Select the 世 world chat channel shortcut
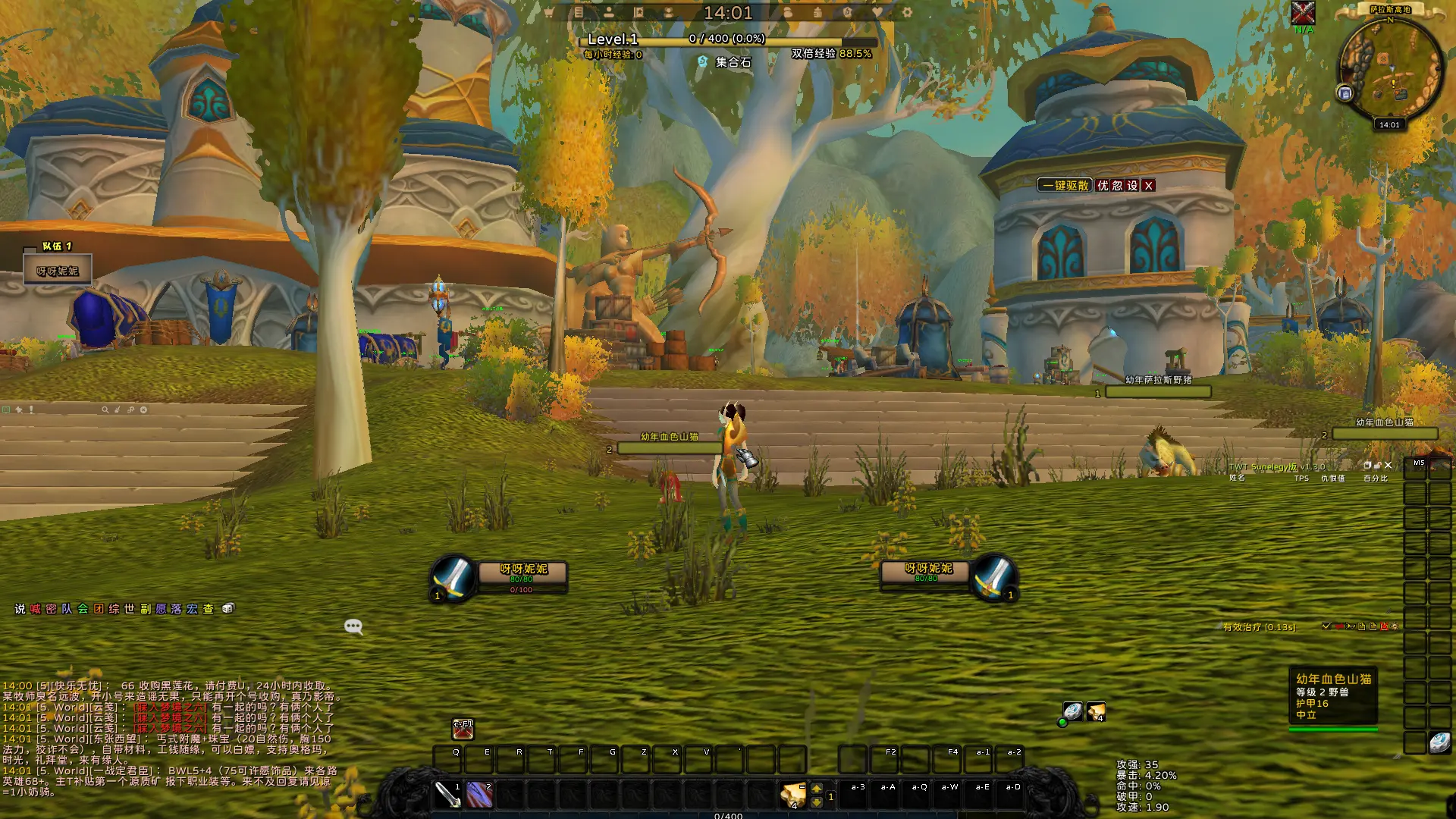 pos(130,609)
